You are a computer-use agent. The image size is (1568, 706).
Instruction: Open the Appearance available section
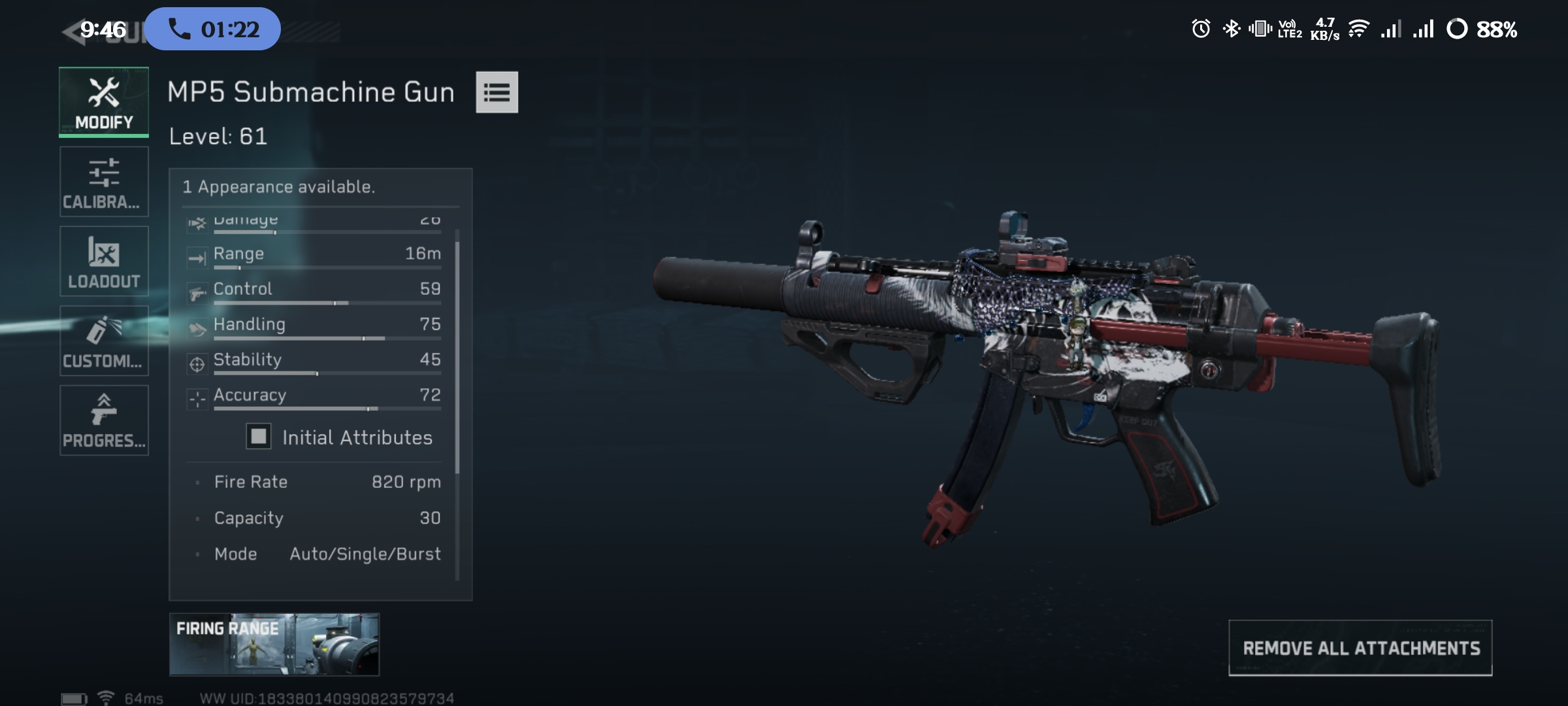(x=279, y=186)
